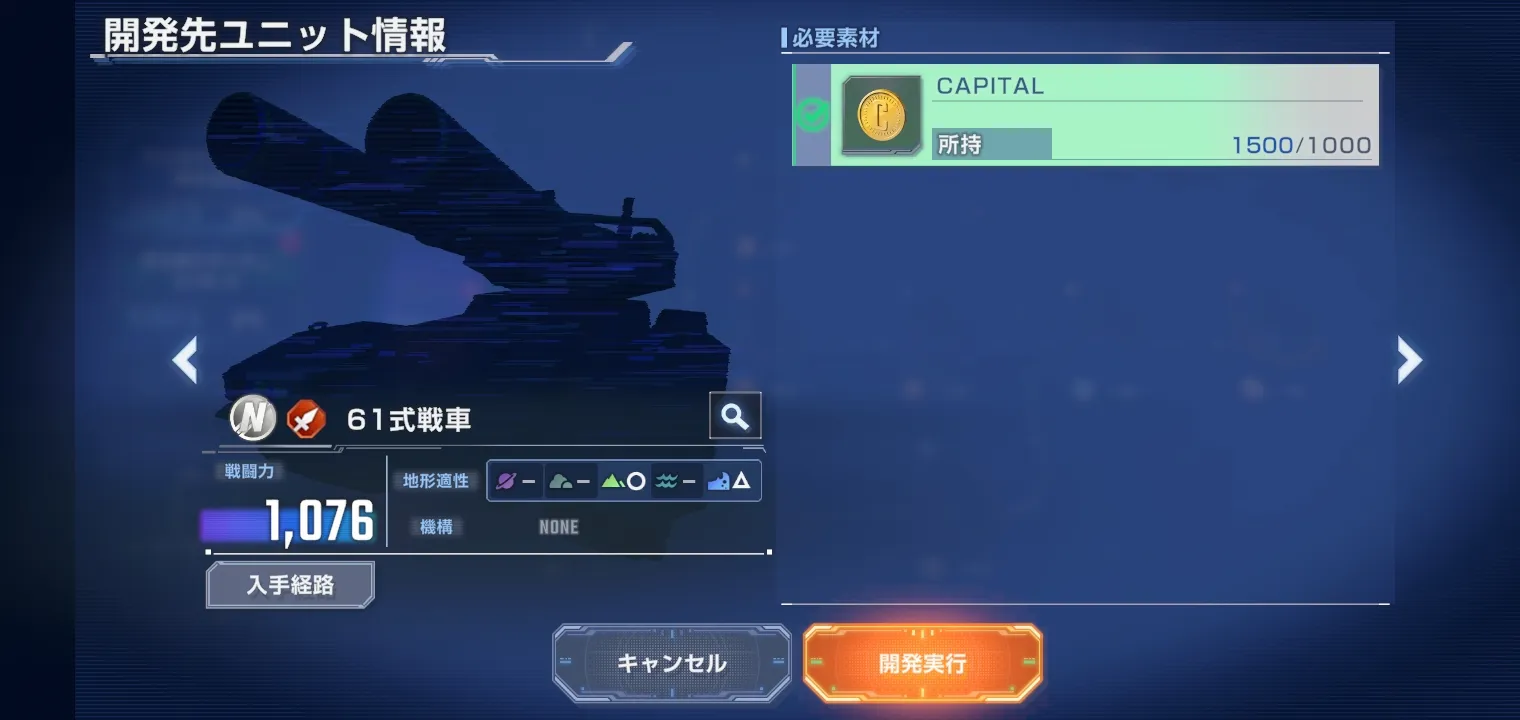Click the N rarity badge icon
1520x720 pixels.
click(251, 418)
